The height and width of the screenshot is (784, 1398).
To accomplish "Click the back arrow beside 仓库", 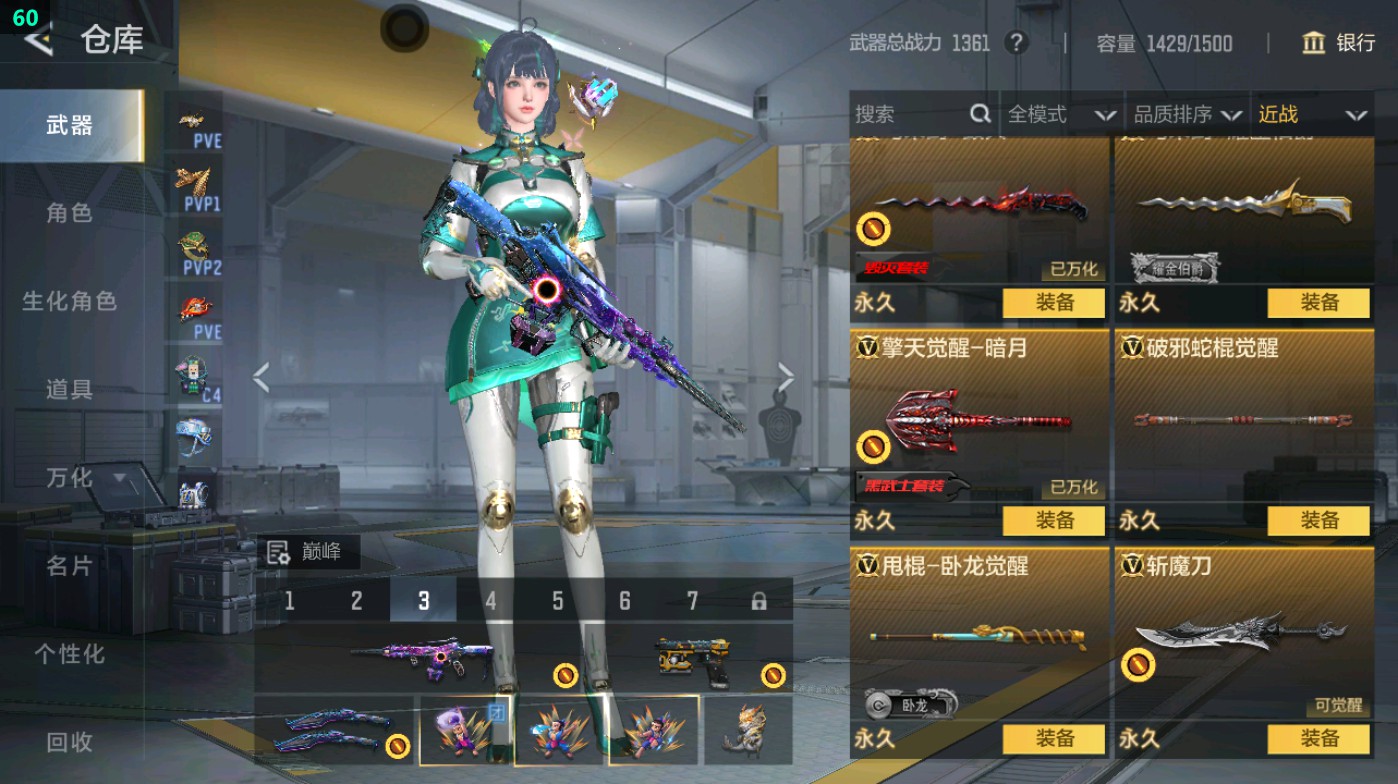I will (38, 42).
